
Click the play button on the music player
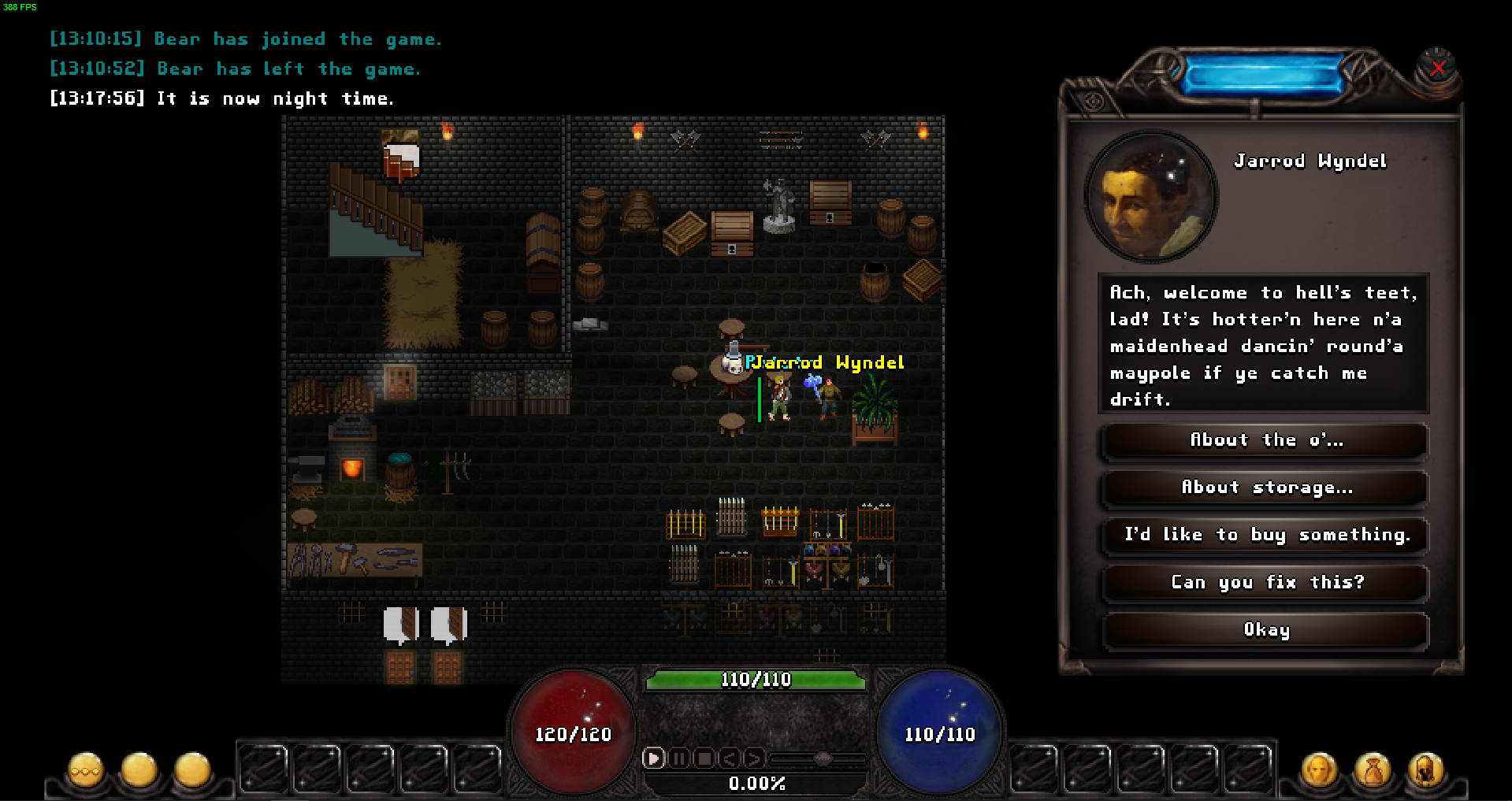click(x=653, y=758)
